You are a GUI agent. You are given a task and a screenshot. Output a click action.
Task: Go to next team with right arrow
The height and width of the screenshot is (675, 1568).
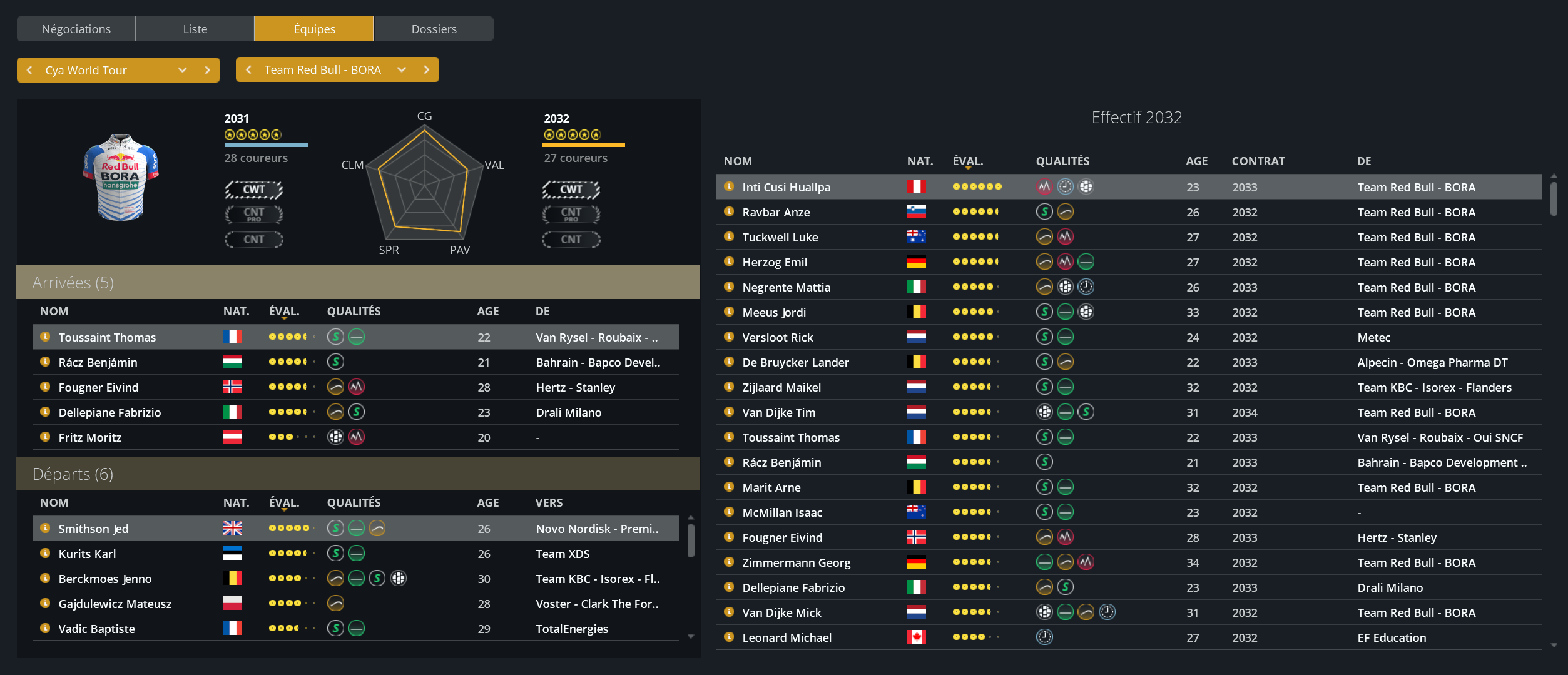click(x=427, y=69)
